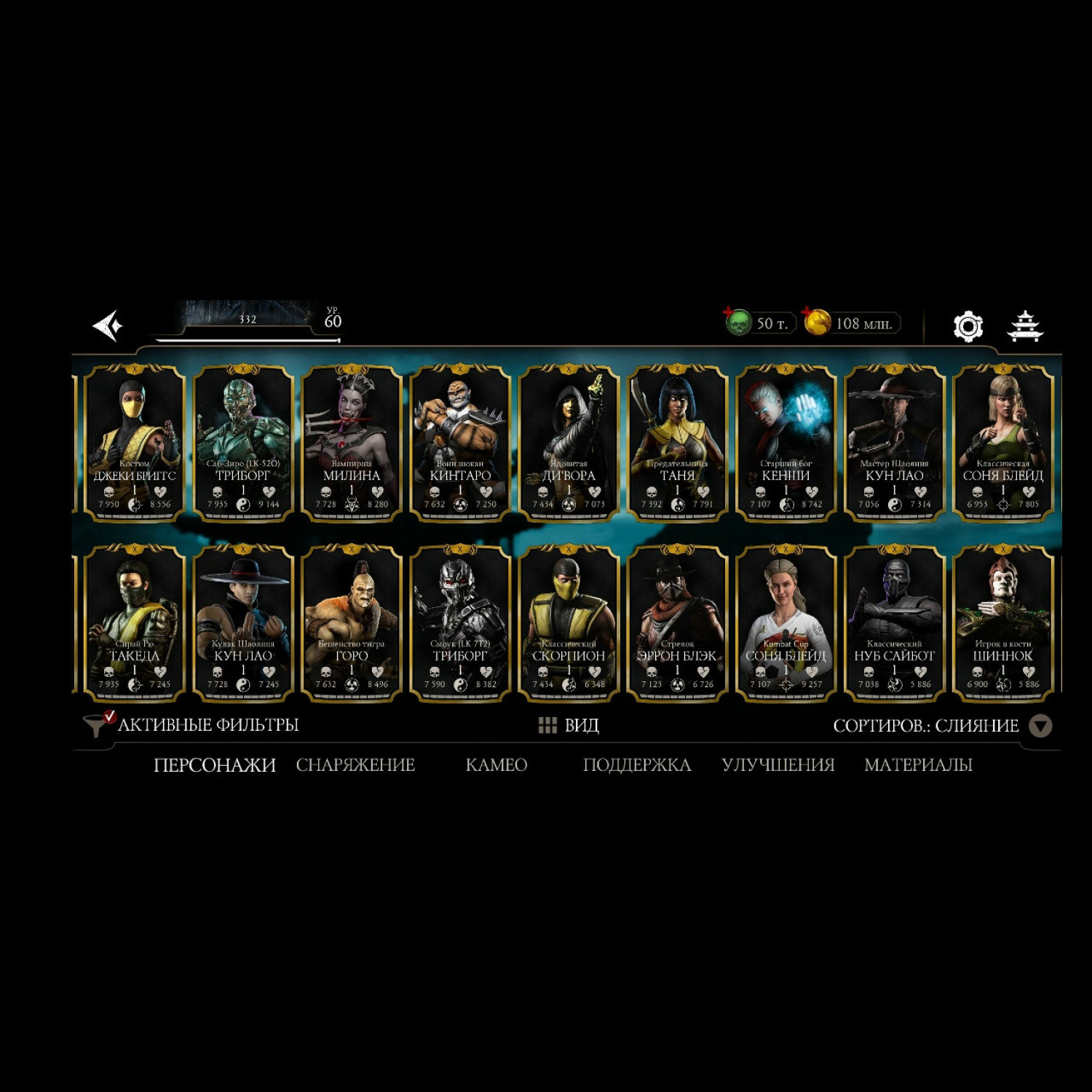
Task: Choose the Эррон Блэк gunslinger card
Action: click(x=677, y=624)
